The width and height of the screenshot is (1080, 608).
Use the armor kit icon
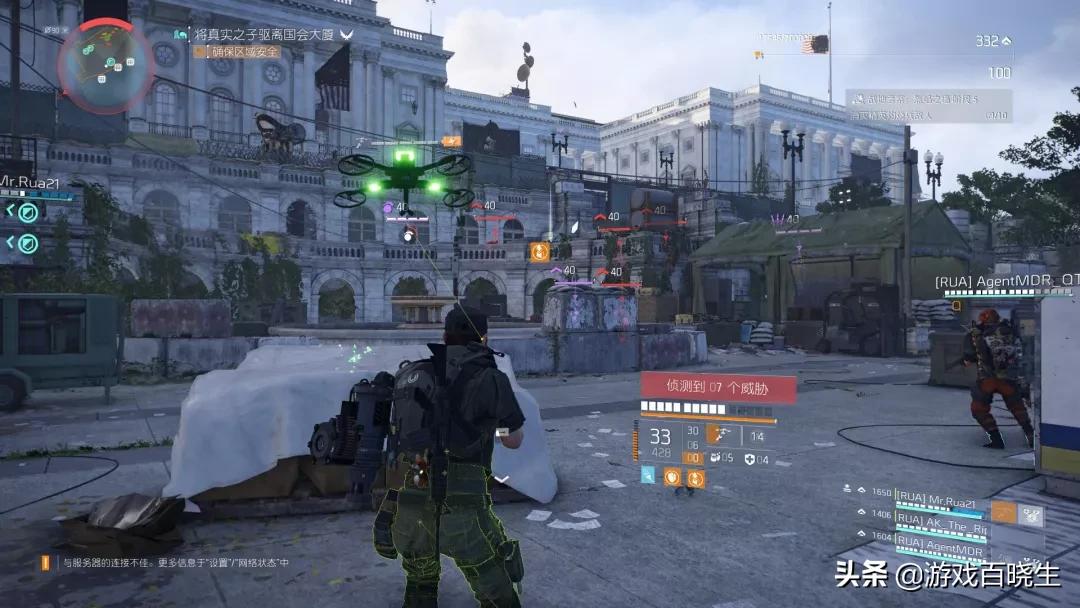pyautogui.click(x=750, y=459)
